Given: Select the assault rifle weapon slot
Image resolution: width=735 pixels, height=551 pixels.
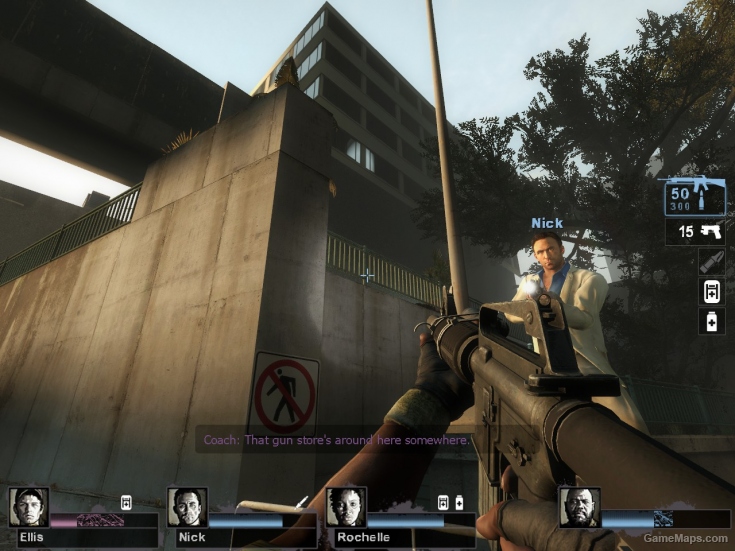Looking at the screenshot, I should [x=694, y=197].
